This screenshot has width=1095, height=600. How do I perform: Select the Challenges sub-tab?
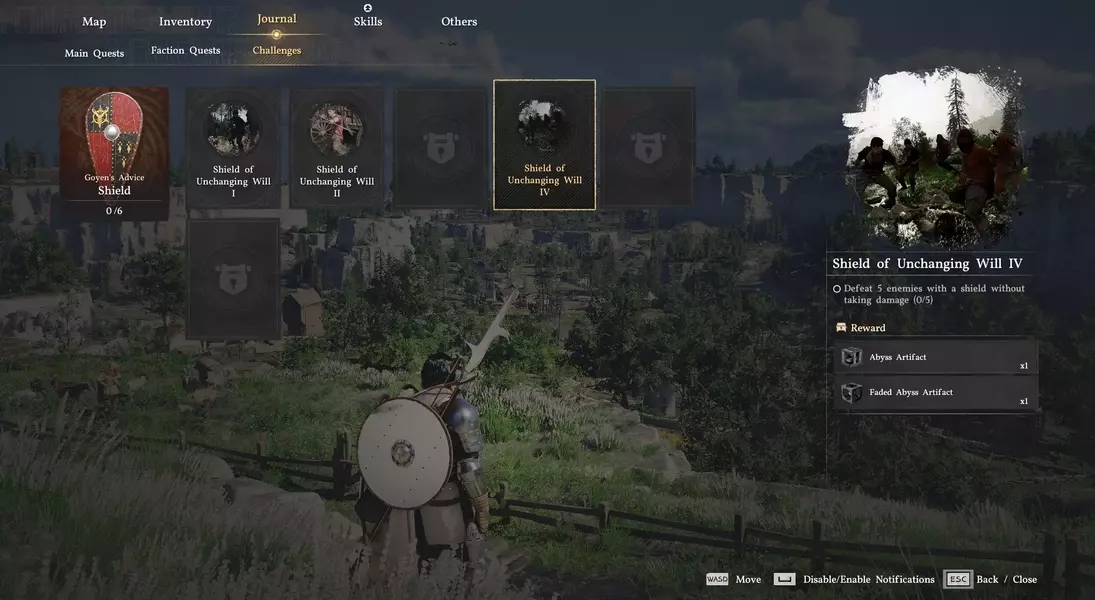tap(276, 50)
